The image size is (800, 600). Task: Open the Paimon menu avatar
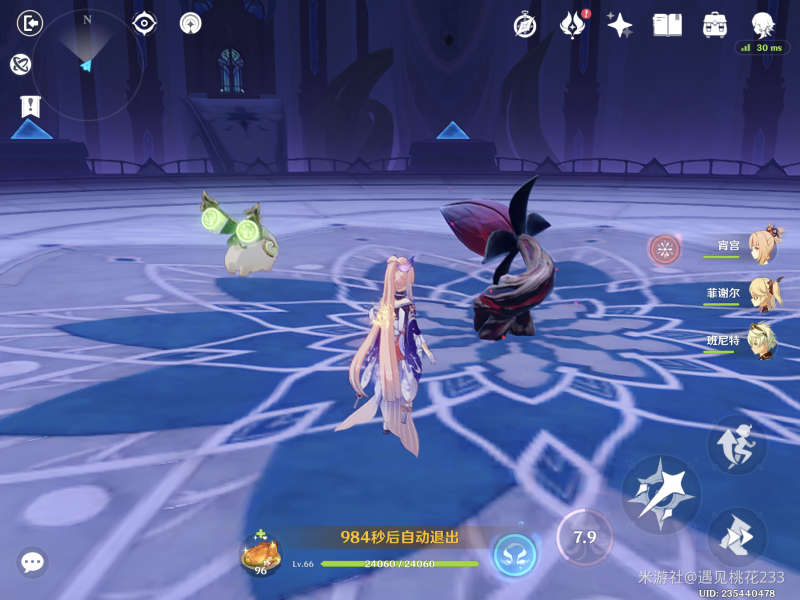pos(764,25)
